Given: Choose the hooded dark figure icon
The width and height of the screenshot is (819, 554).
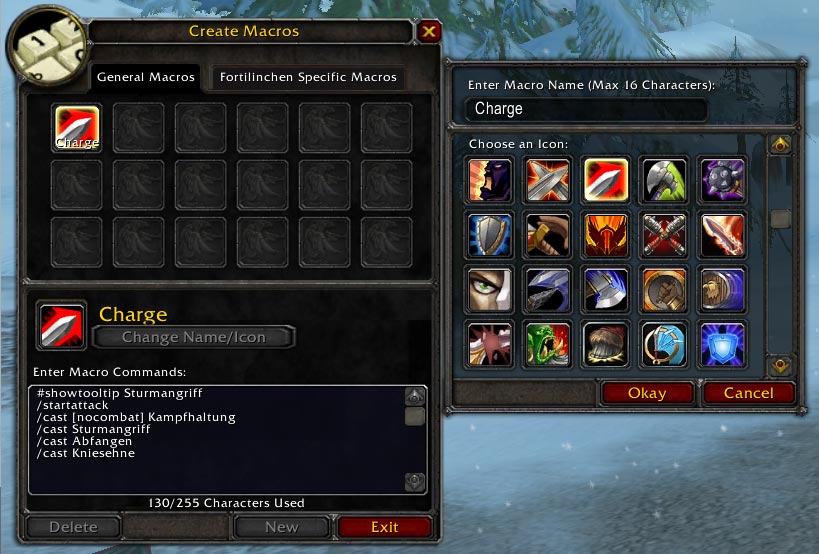Looking at the screenshot, I should pyautogui.click(x=490, y=181).
